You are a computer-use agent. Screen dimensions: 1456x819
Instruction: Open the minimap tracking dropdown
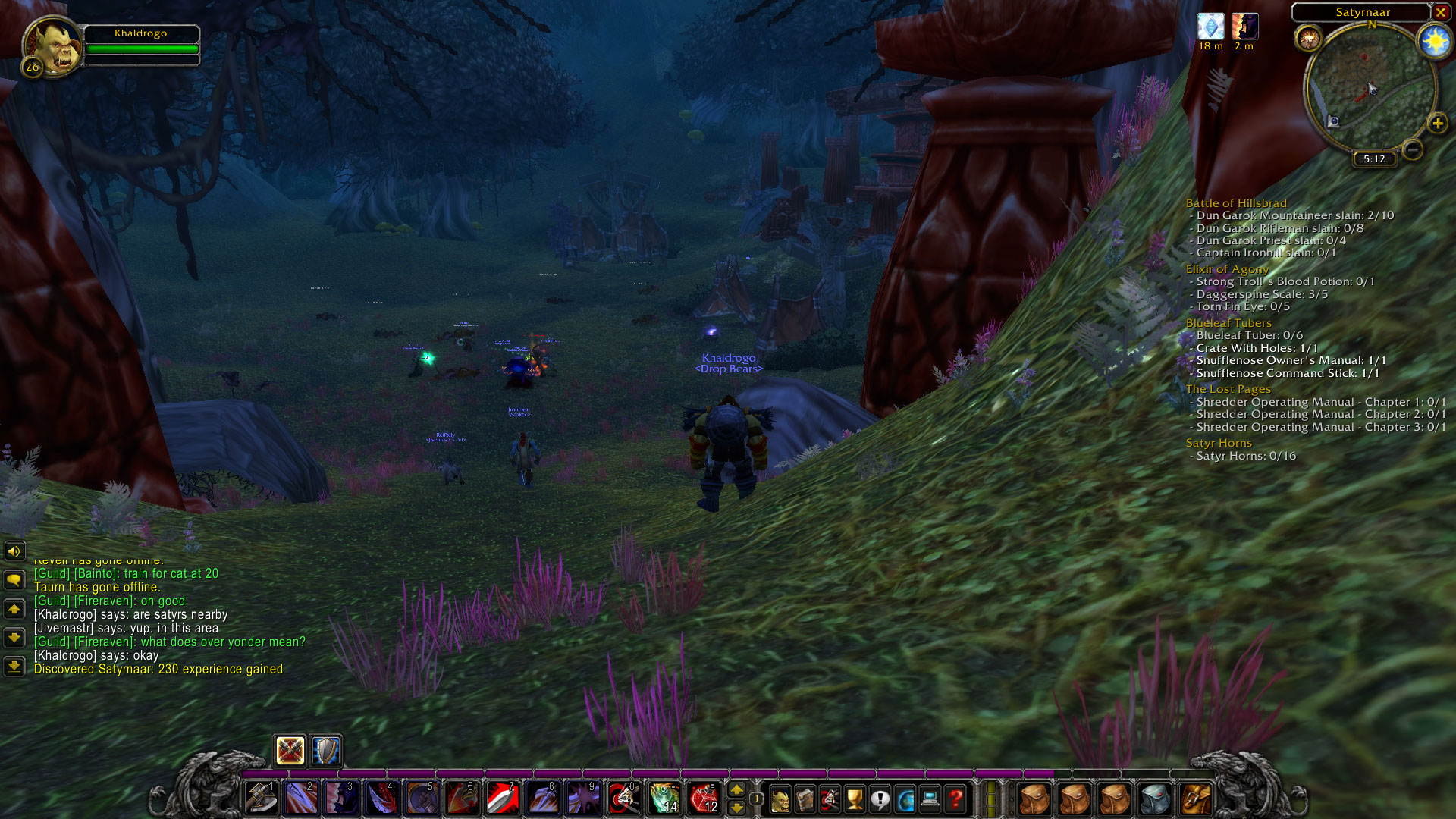pyautogui.click(x=1310, y=36)
